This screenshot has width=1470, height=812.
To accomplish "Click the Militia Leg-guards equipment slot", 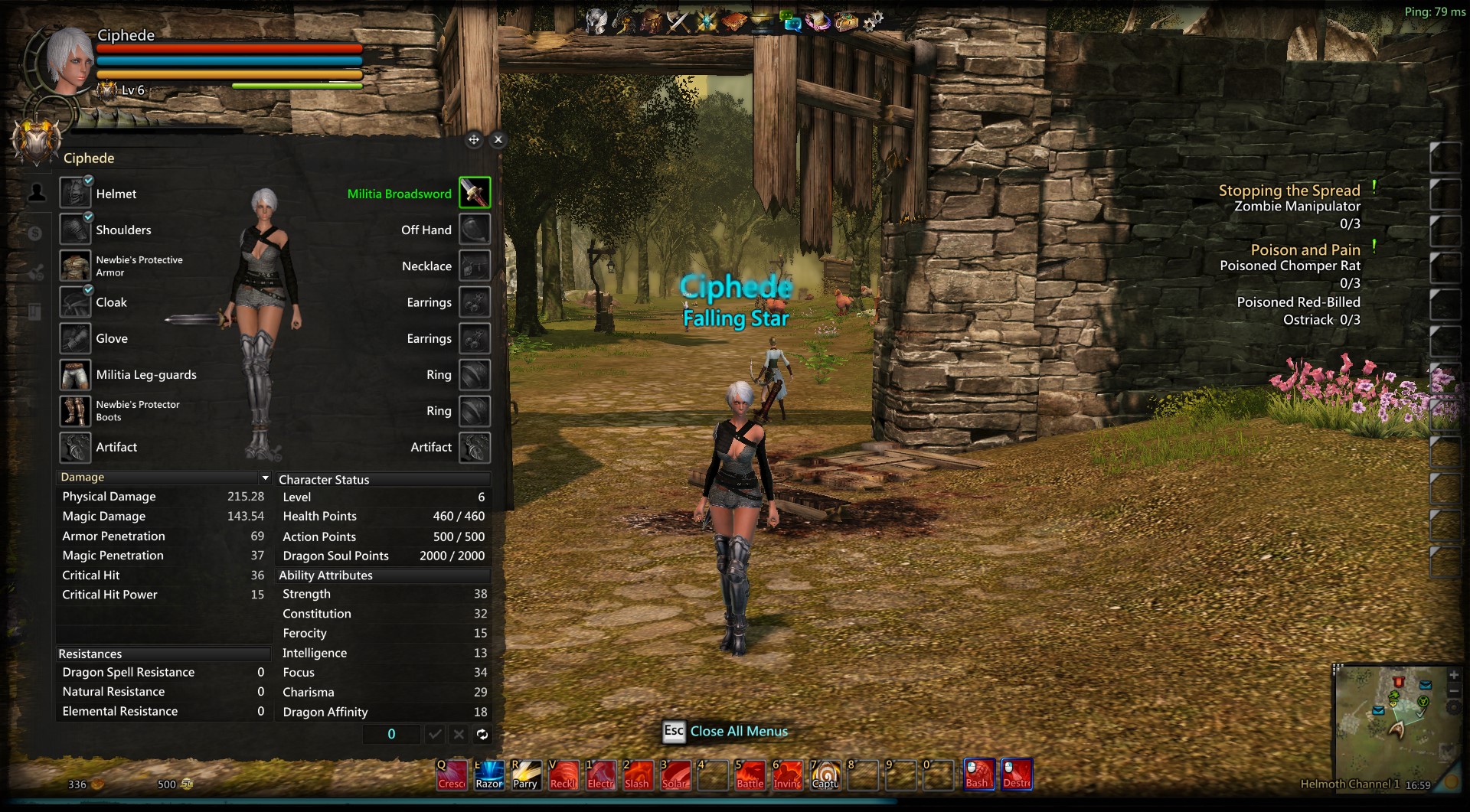I will [x=76, y=375].
